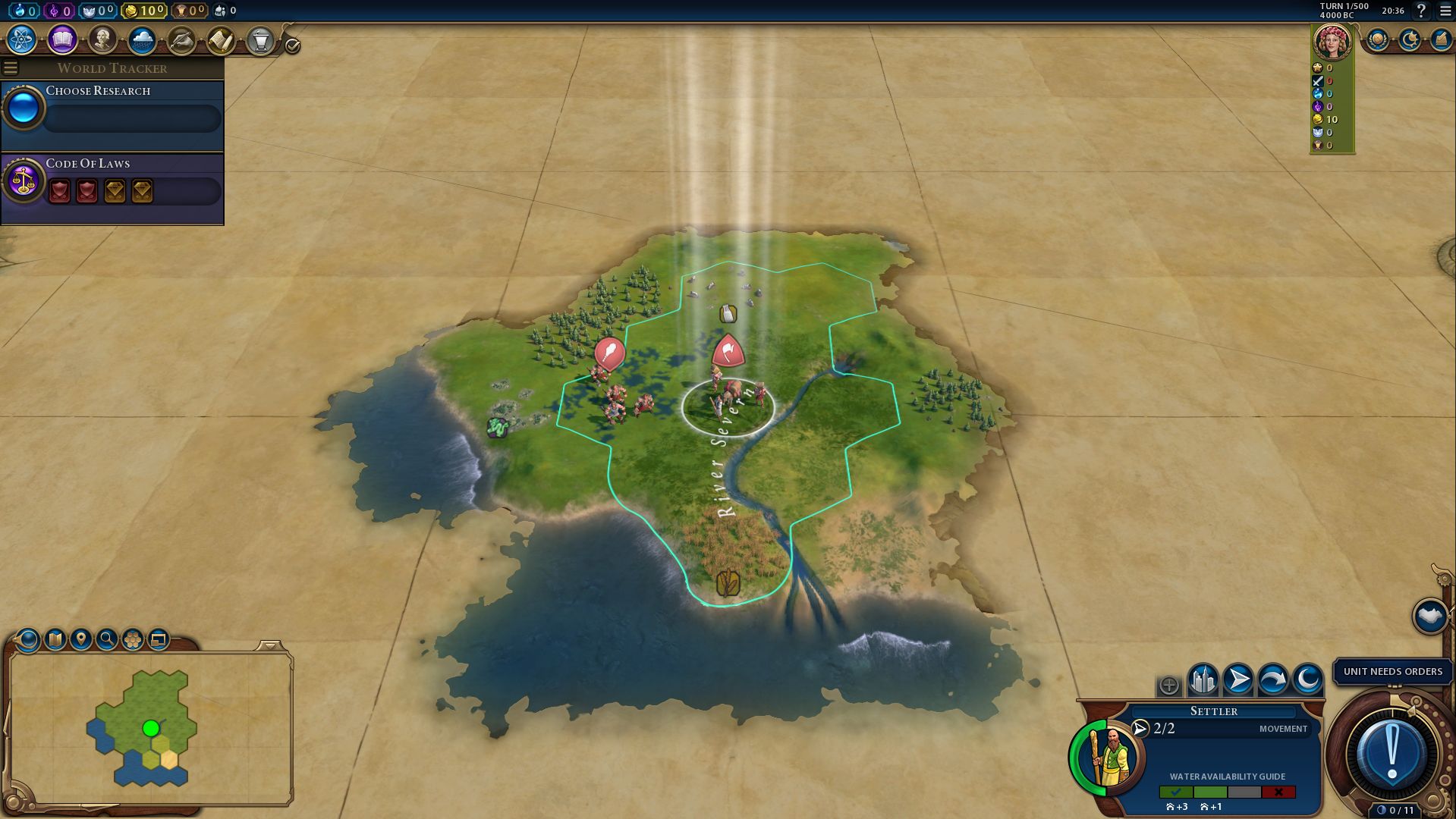
Task: Open the writing hand icon screen
Action: [181, 40]
